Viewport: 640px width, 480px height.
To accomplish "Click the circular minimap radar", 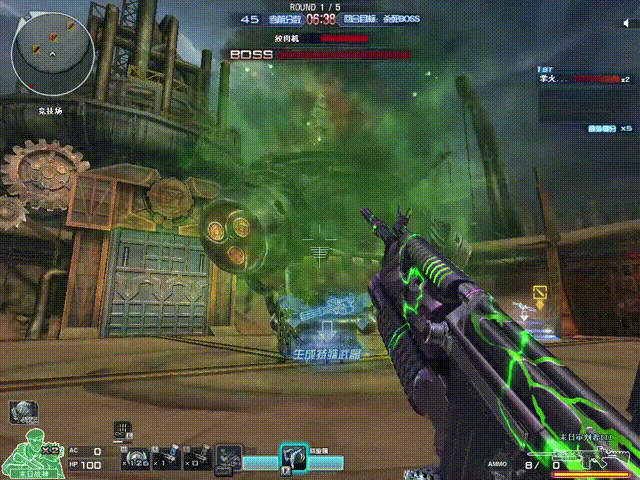I will coord(55,52).
